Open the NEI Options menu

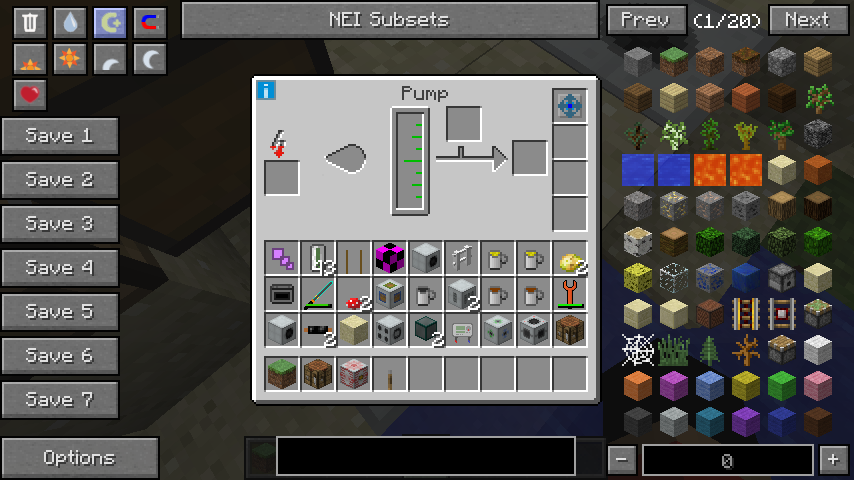pyautogui.click(x=79, y=458)
